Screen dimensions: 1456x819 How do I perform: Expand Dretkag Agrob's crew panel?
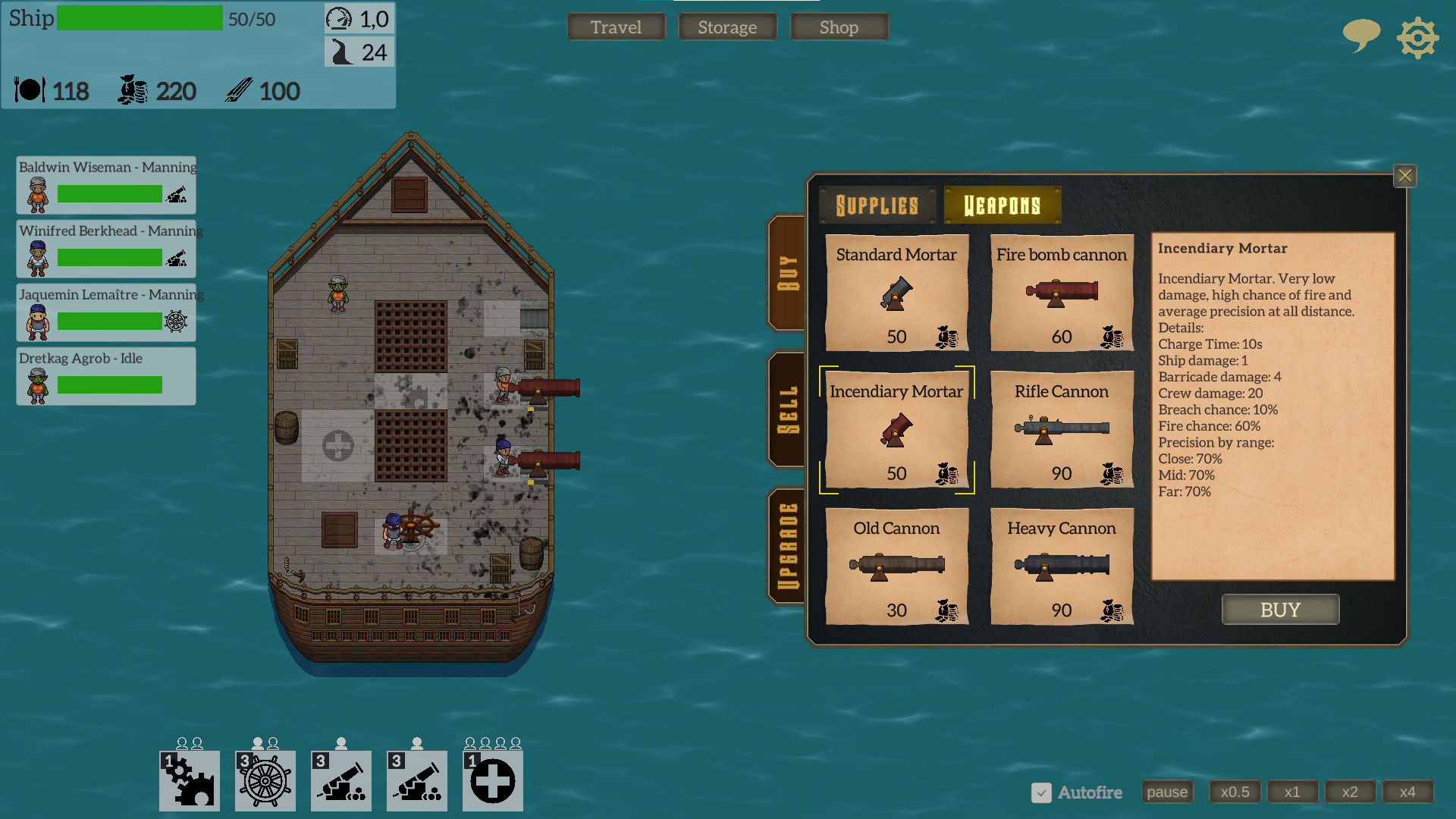[106, 375]
